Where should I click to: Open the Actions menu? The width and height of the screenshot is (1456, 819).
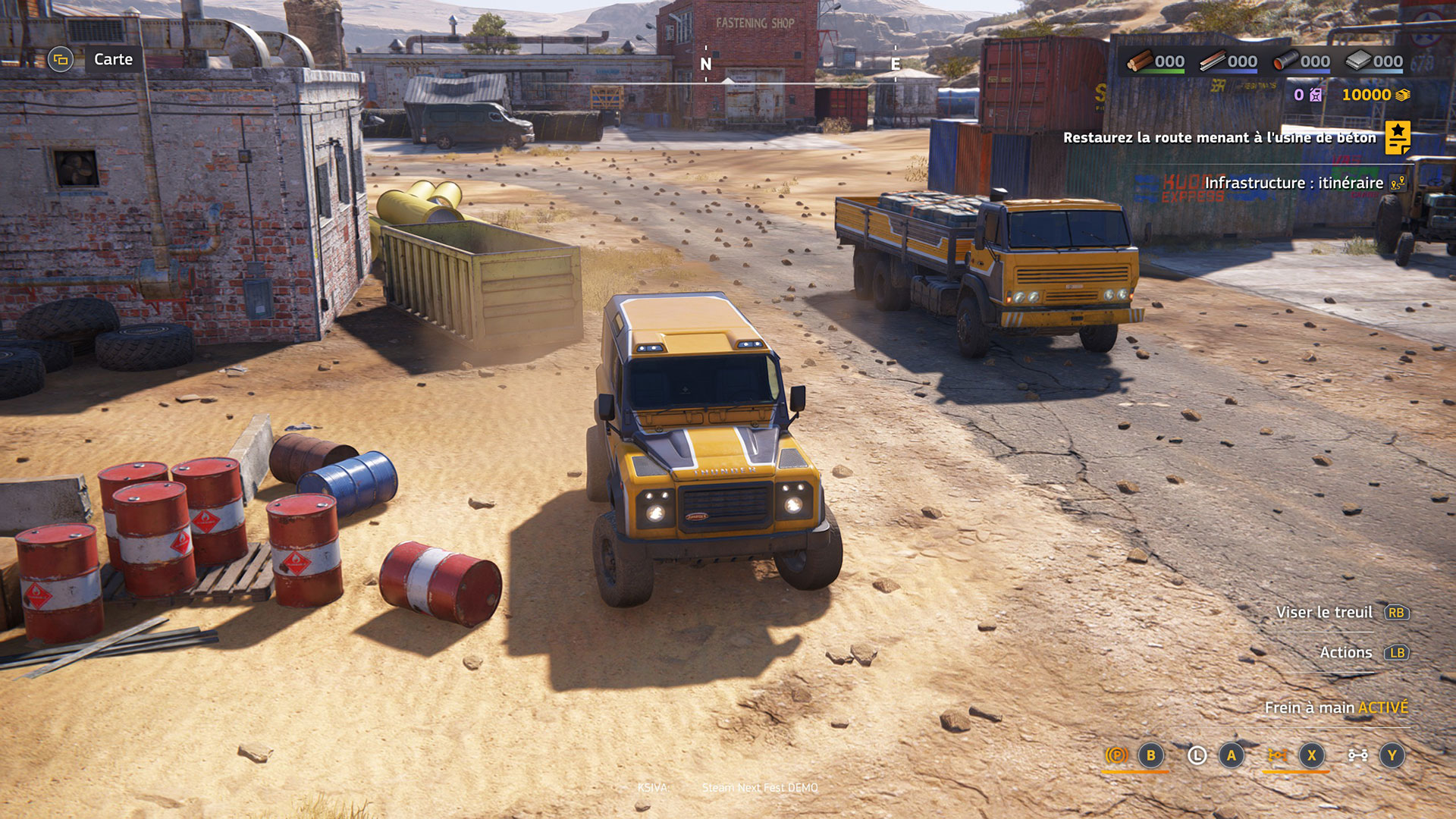[x=1345, y=652]
